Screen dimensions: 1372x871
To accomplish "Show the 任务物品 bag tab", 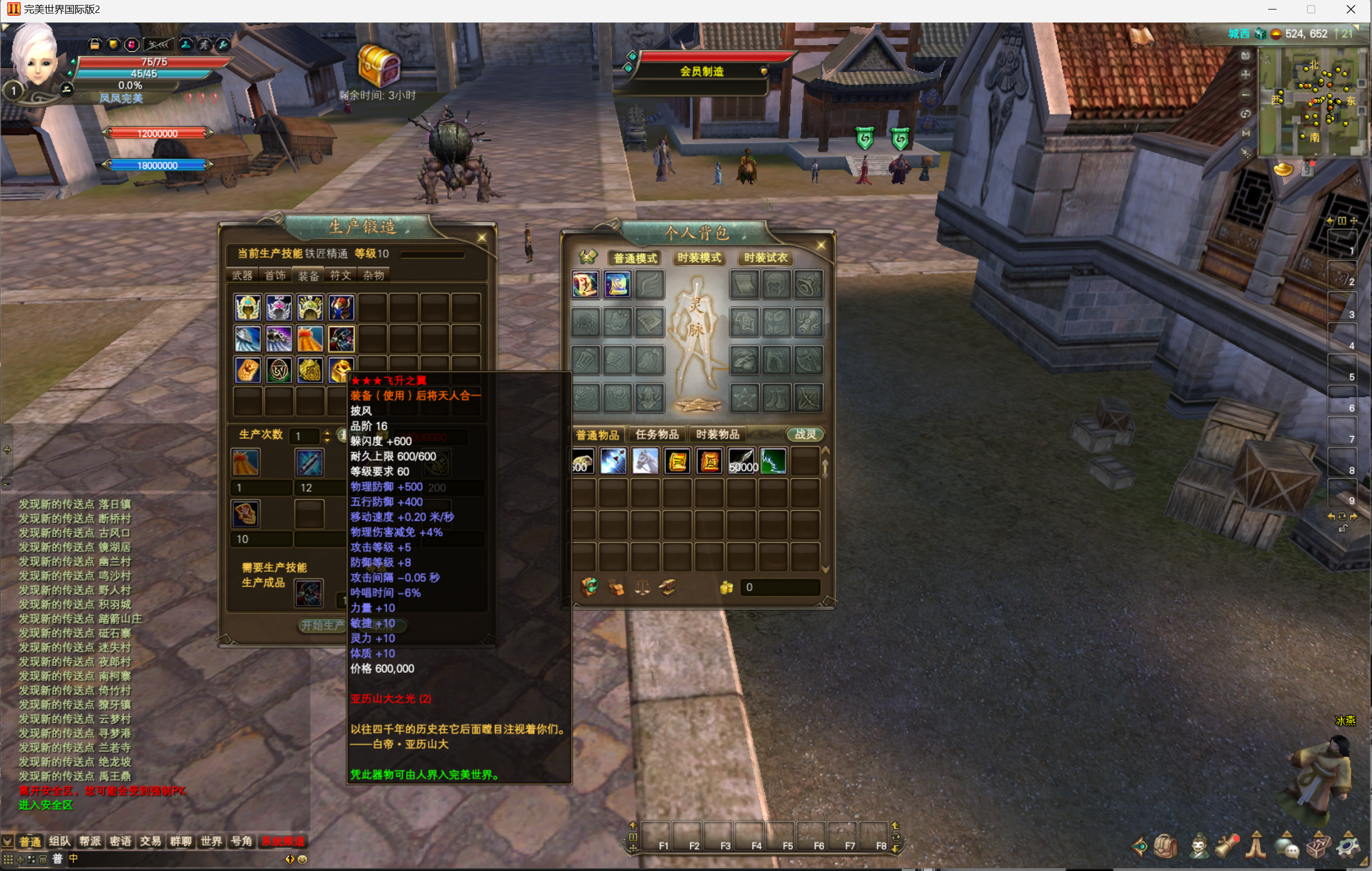I will 657,434.
